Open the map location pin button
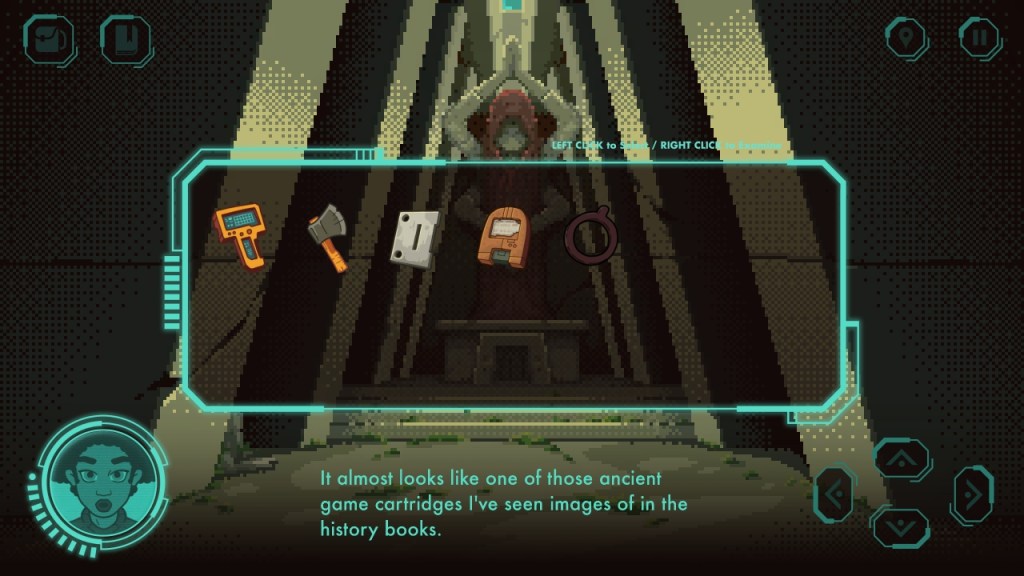 coord(906,38)
